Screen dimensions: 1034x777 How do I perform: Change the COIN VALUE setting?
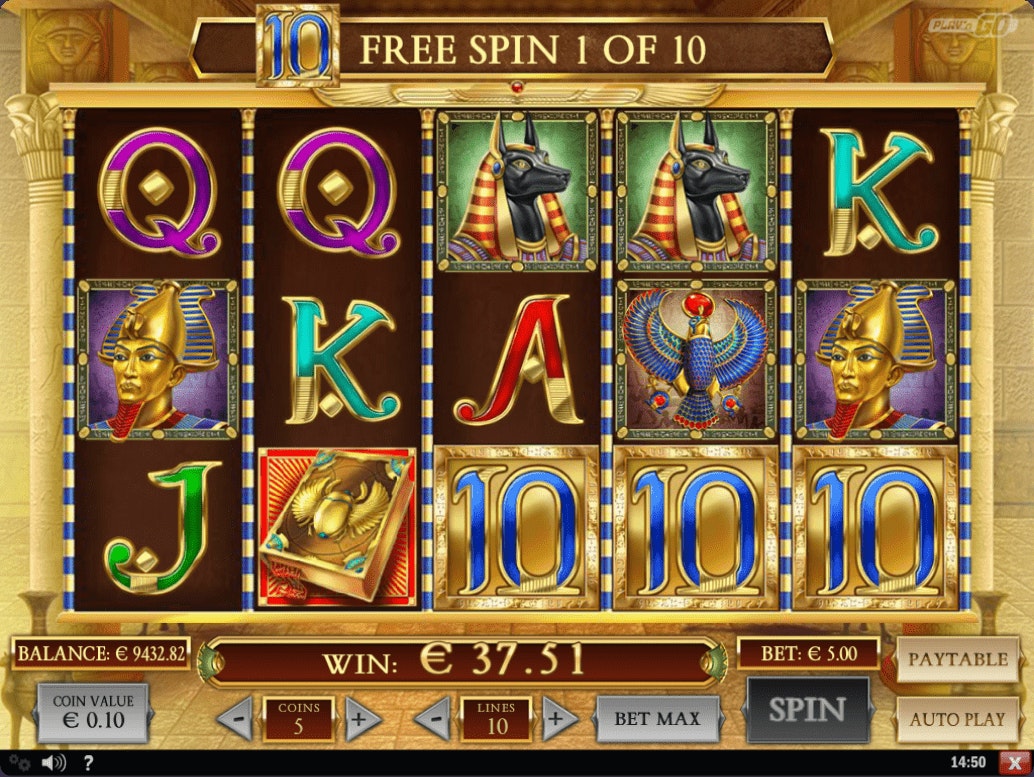[x=91, y=711]
